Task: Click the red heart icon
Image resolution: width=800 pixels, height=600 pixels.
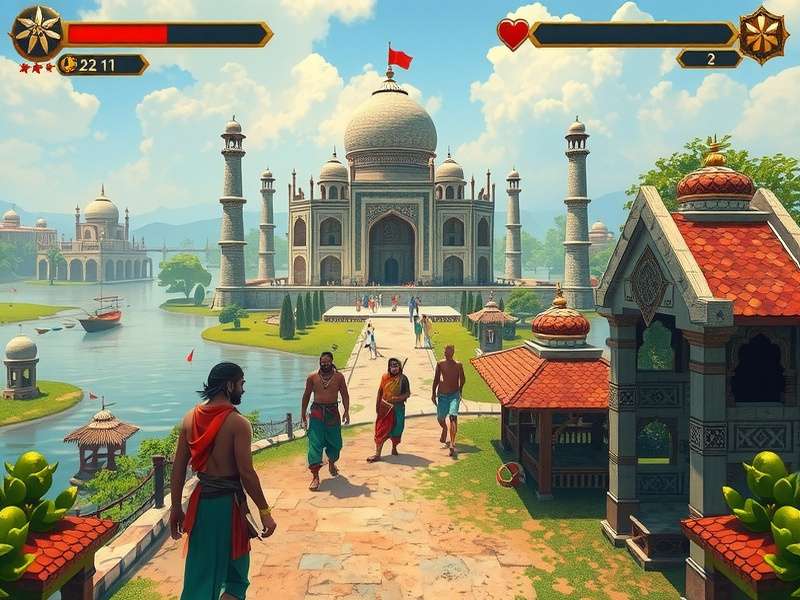Action: [513, 34]
